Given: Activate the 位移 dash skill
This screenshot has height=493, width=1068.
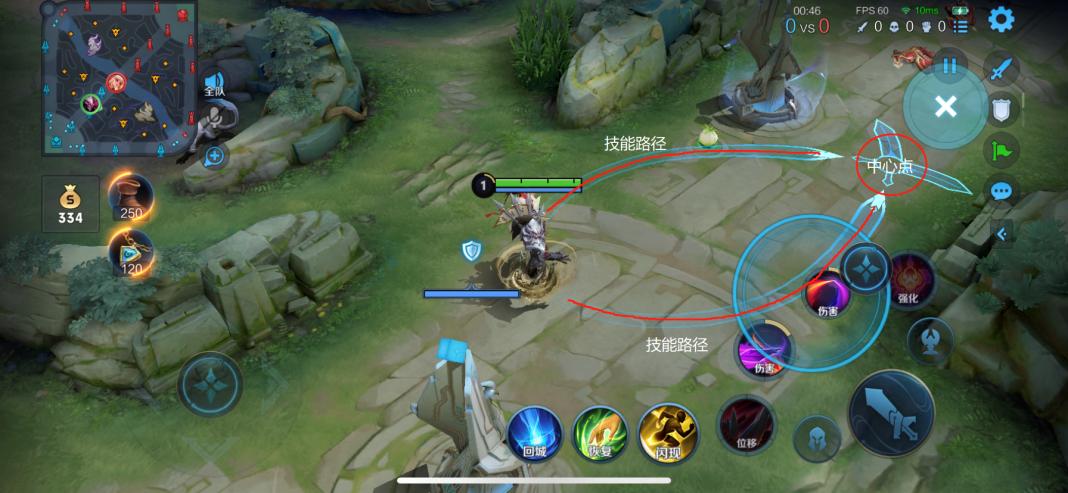Looking at the screenshot, I should click(x=746, y=425).
